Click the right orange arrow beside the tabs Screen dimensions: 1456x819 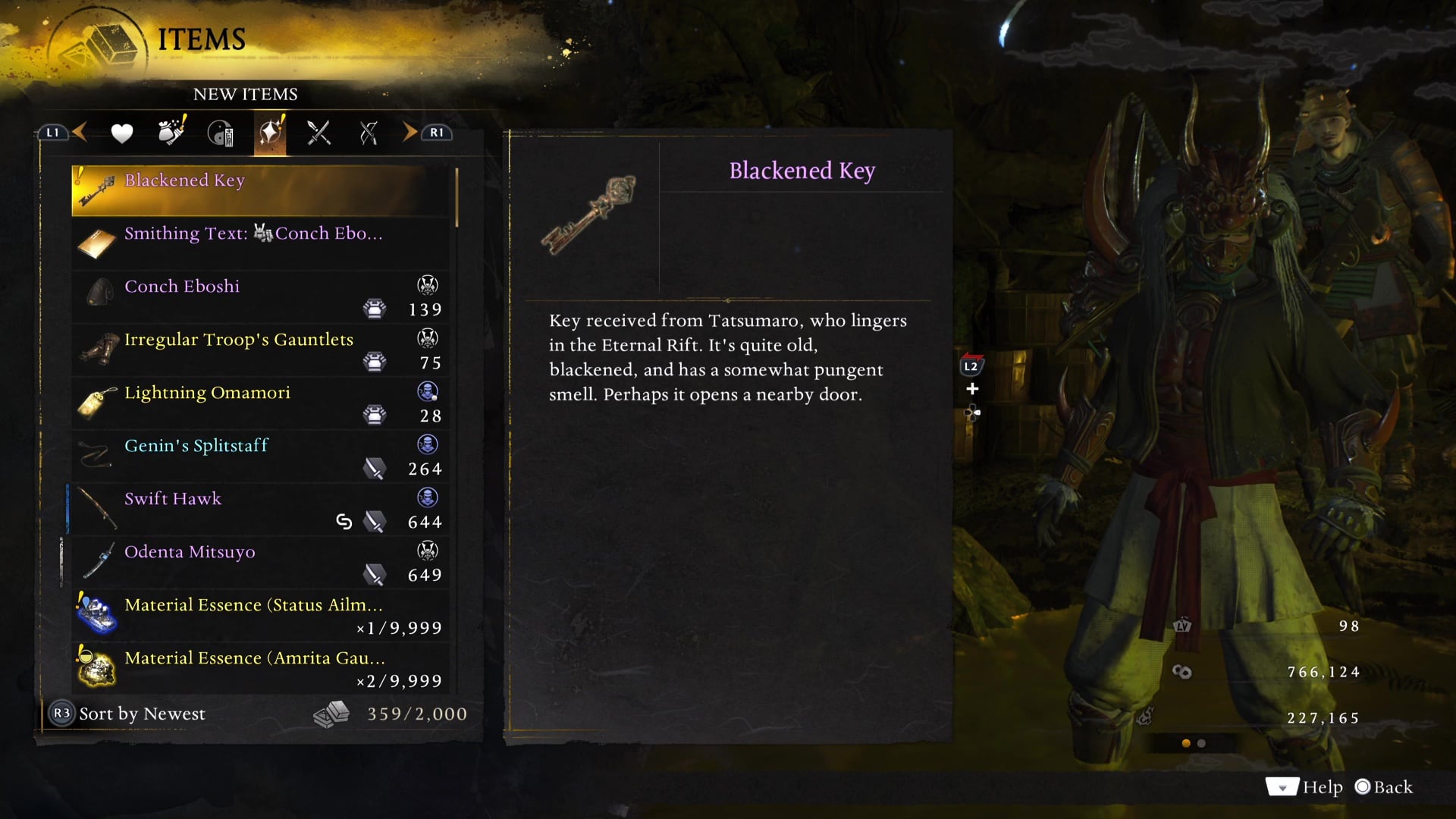click(409, 133)
